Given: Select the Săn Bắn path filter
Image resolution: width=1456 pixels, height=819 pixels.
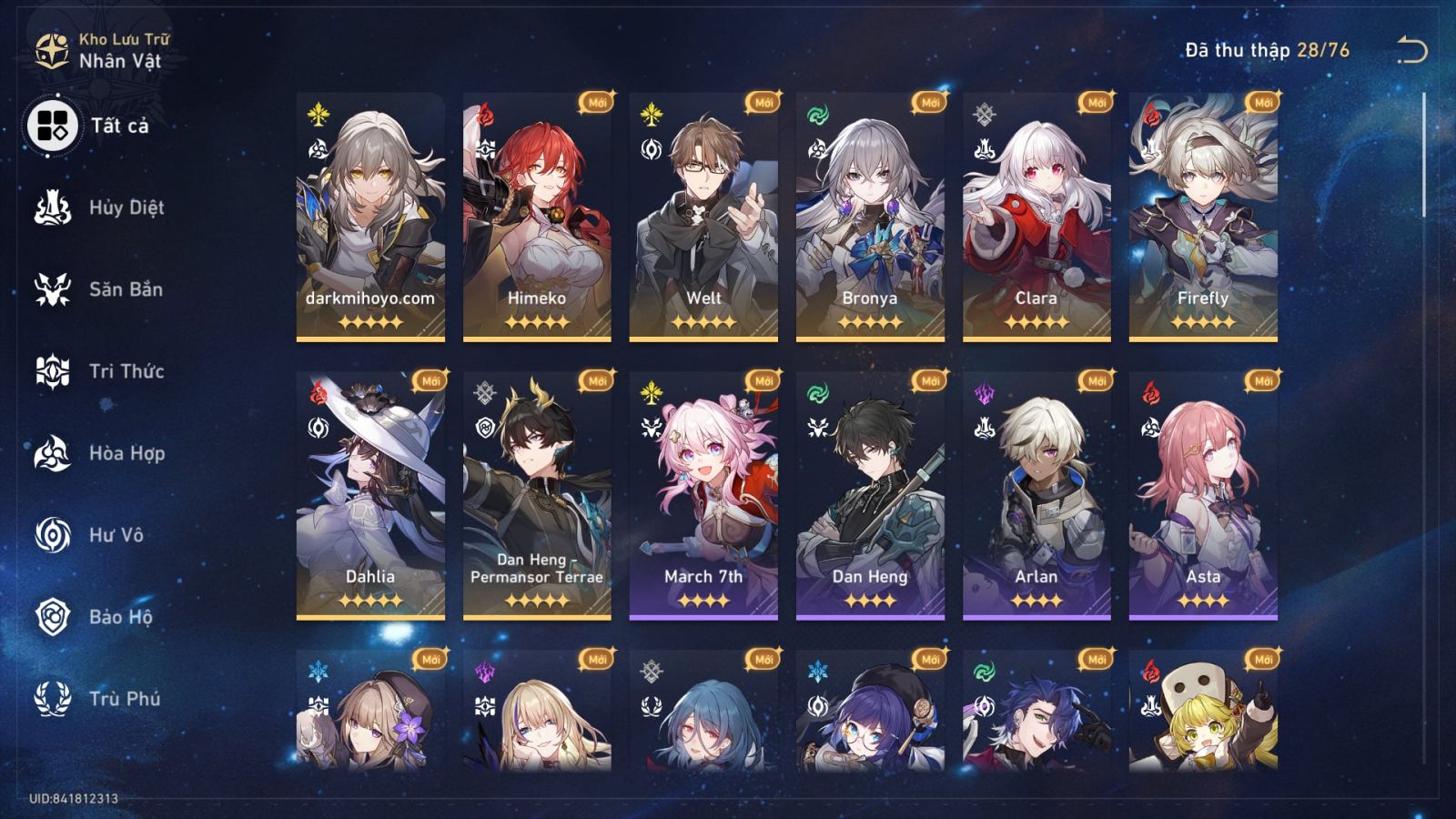Looking at the screenshot, I should [55, 289].
